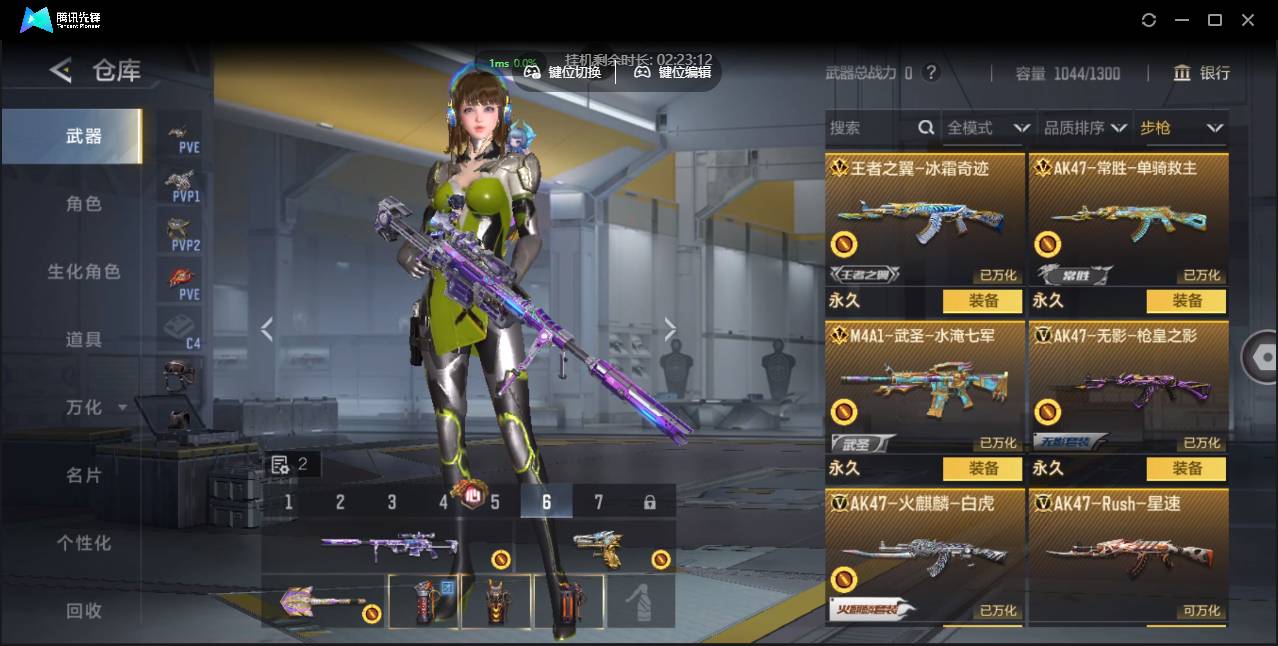Choose the 个性化 personalization category
1278x646 pixels.
(x=84, y=543)
